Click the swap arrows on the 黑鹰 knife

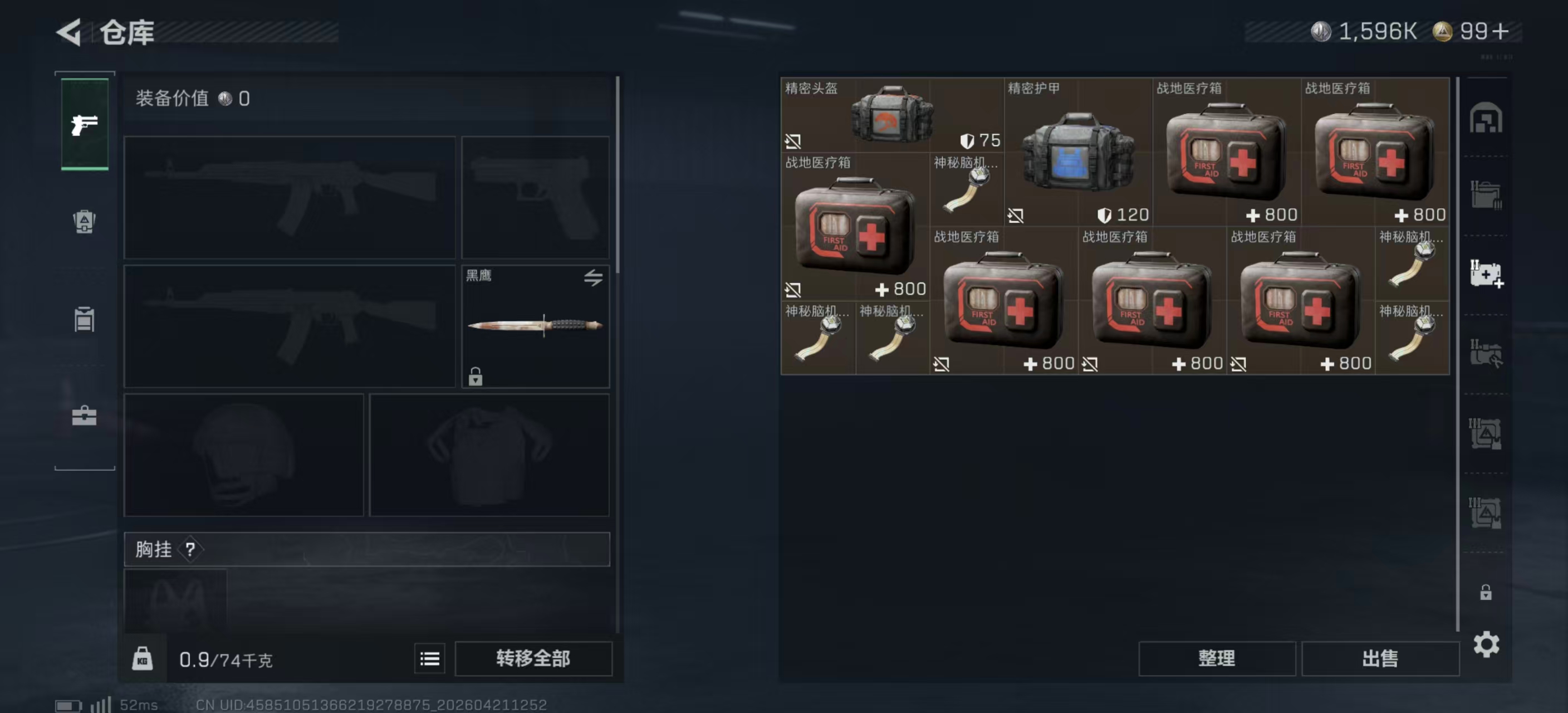tap(594, 277)
